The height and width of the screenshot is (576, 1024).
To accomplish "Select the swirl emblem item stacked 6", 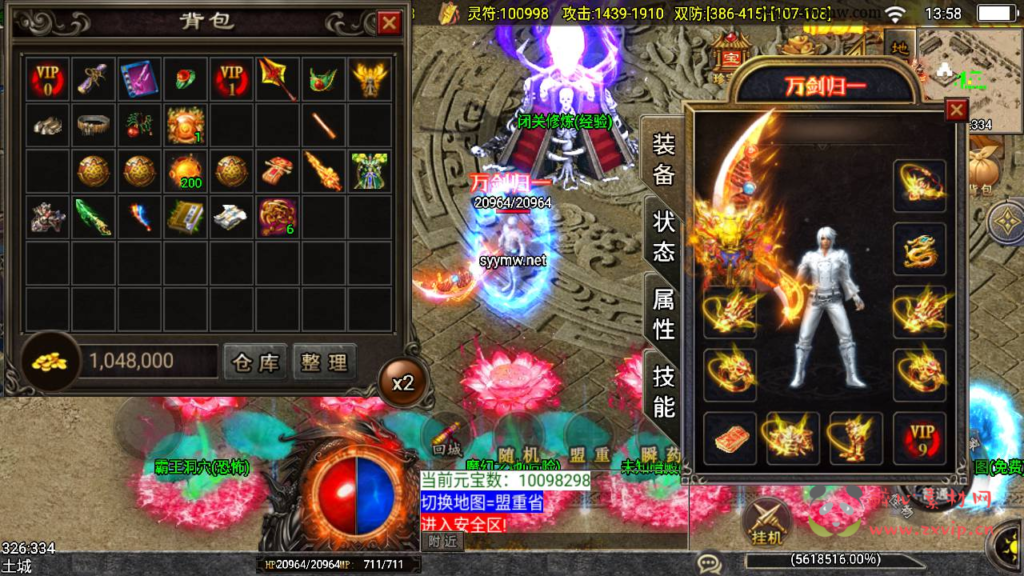I will pyautogui.click(x=277, y=216).
